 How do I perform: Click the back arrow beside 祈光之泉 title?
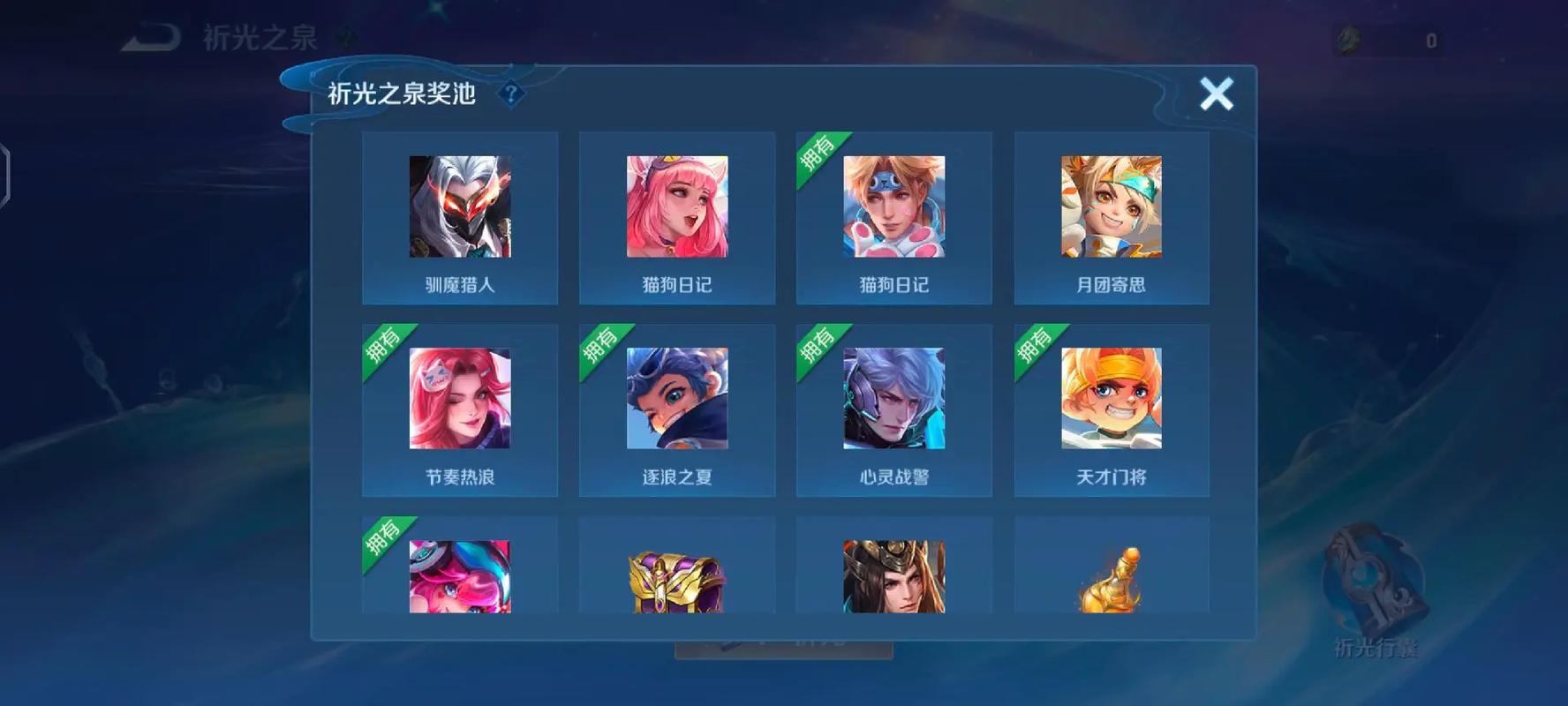(x=150, y=37)
